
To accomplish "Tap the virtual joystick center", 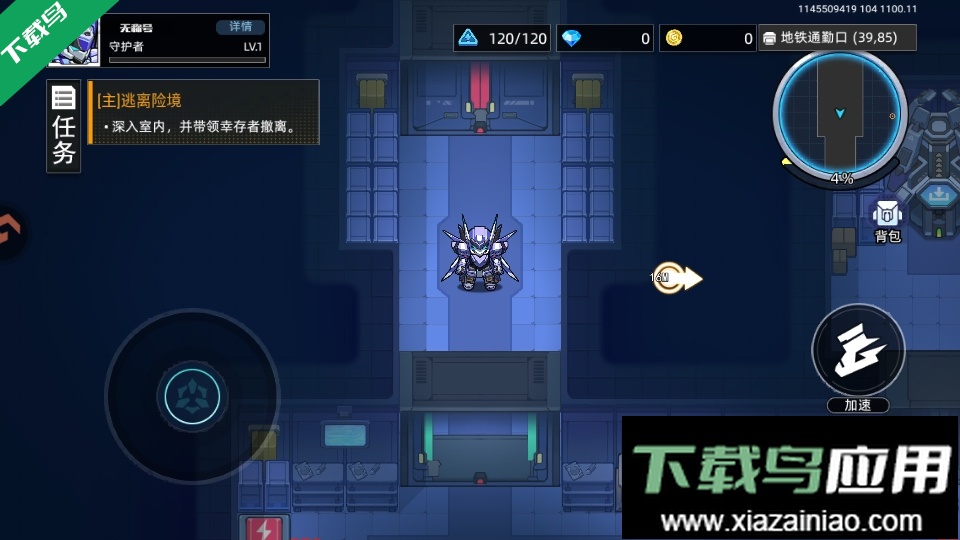I will point(185,395).
